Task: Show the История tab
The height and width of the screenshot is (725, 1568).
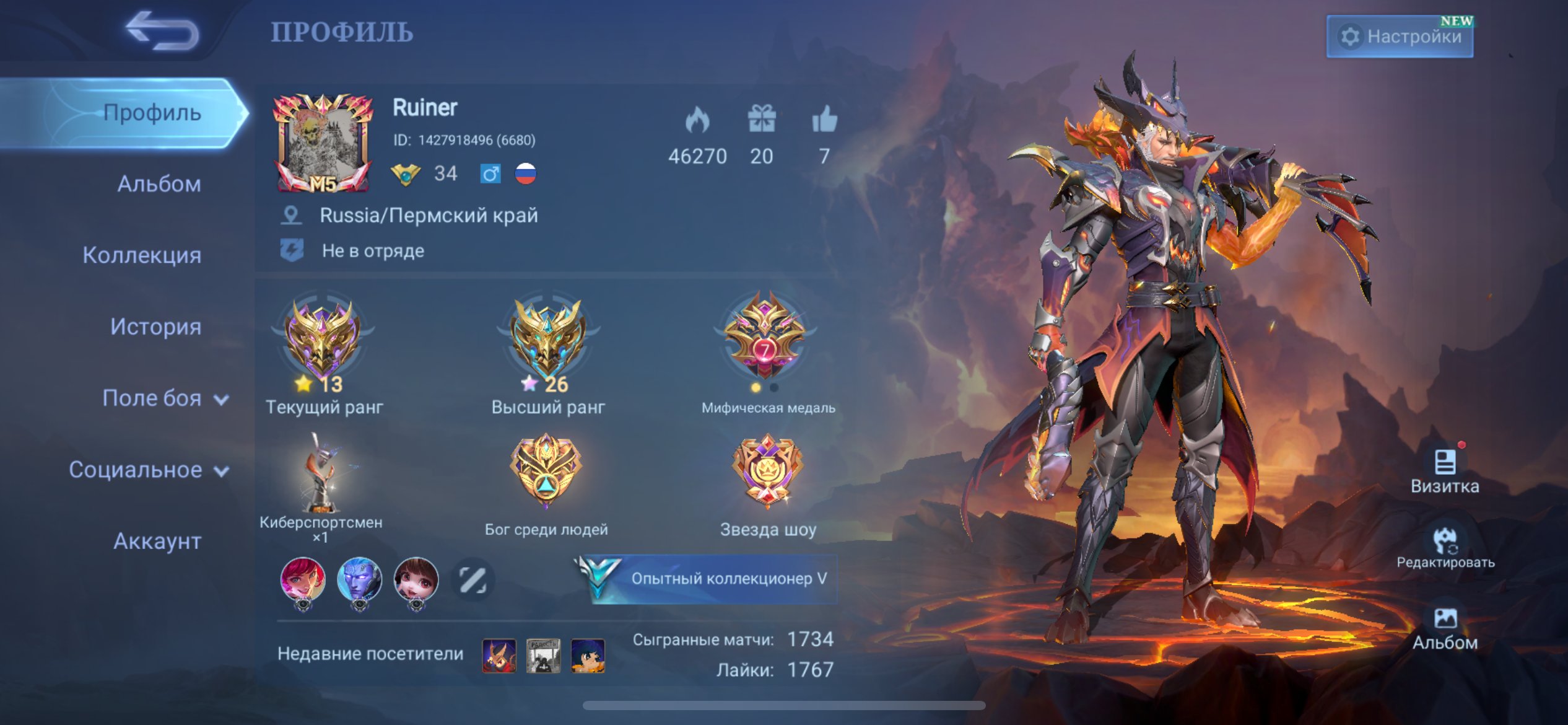Action: (155, 327)
